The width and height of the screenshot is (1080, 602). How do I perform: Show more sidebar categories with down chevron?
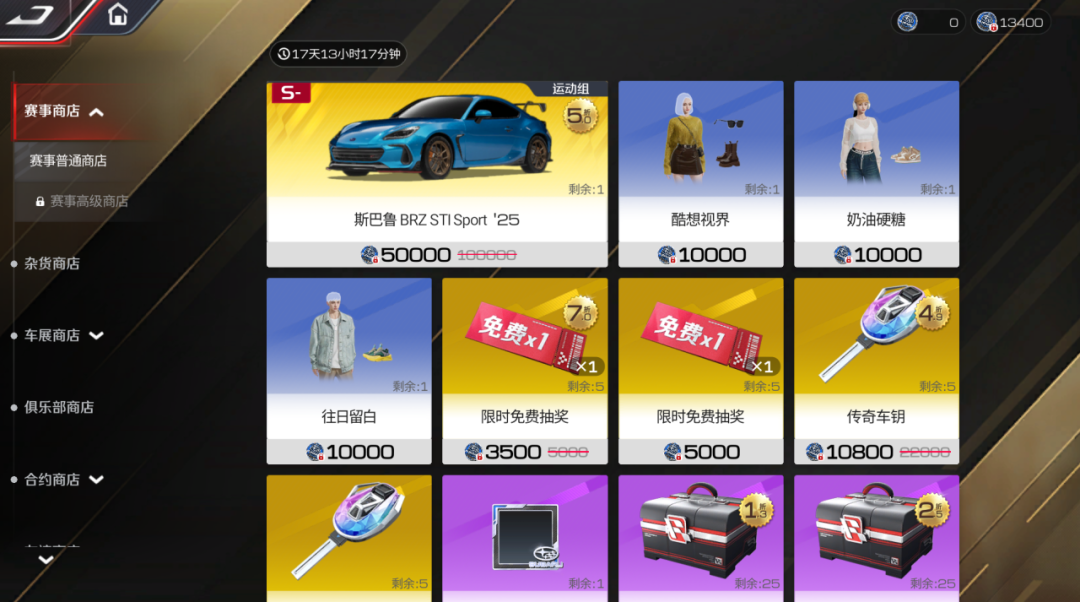point(45,560)
